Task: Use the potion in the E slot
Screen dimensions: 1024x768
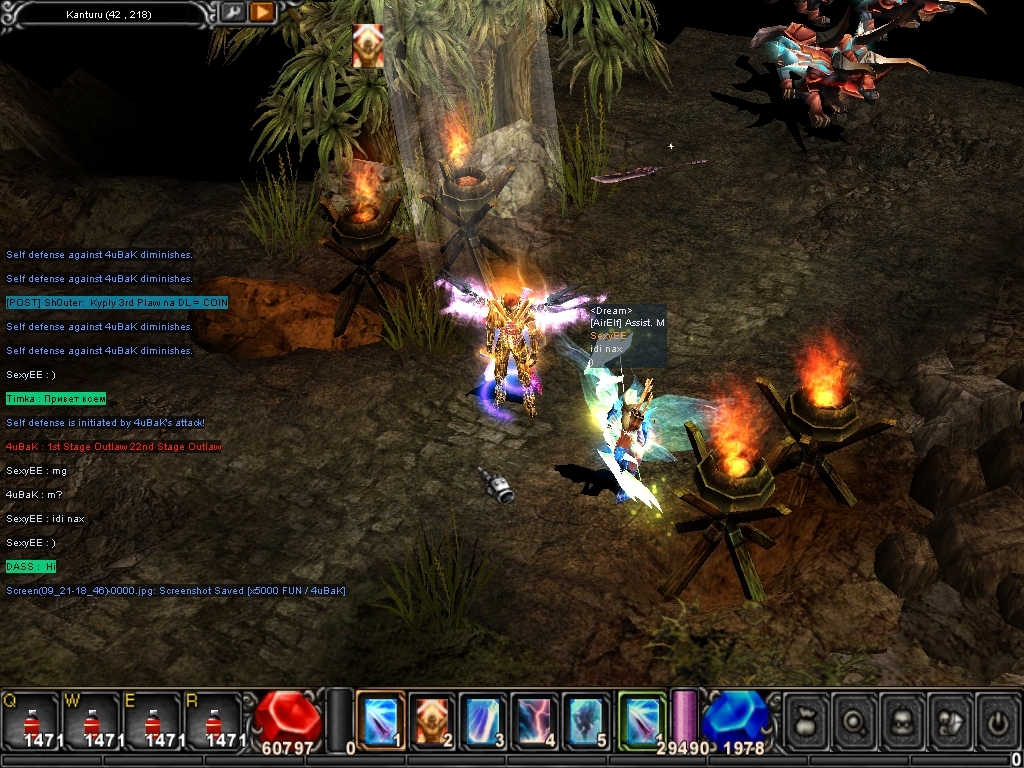Action: (x=151, y=720)
